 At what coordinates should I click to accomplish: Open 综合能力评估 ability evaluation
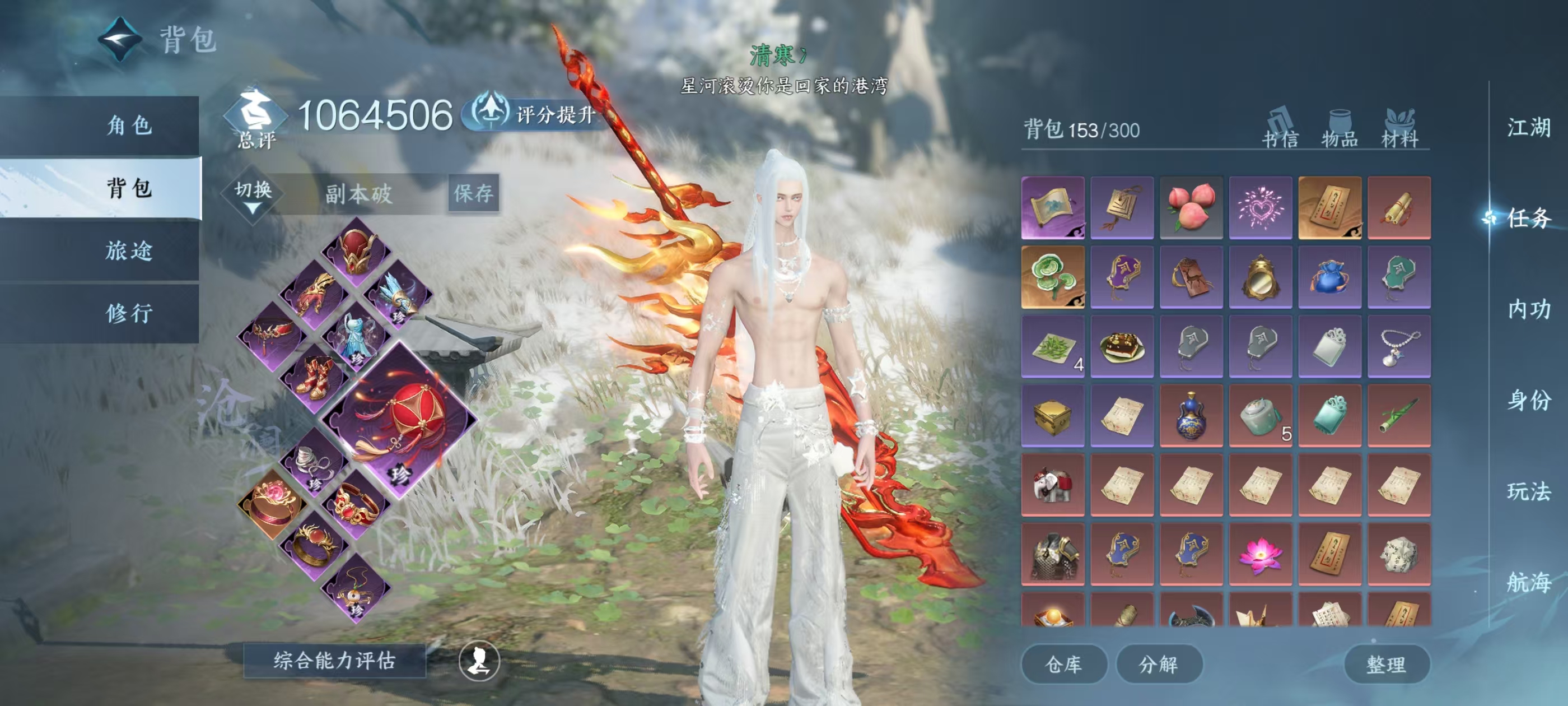[334, 660]
